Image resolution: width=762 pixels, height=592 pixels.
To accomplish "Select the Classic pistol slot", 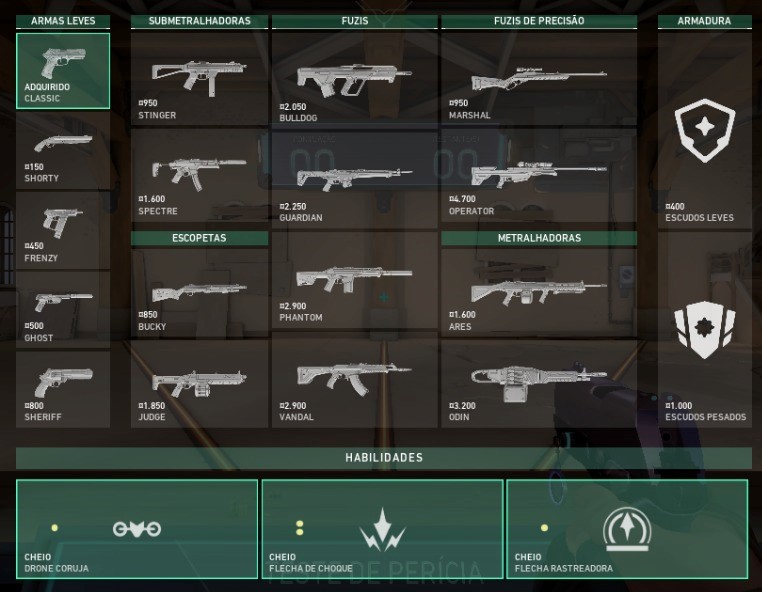I will coord(63,70).
